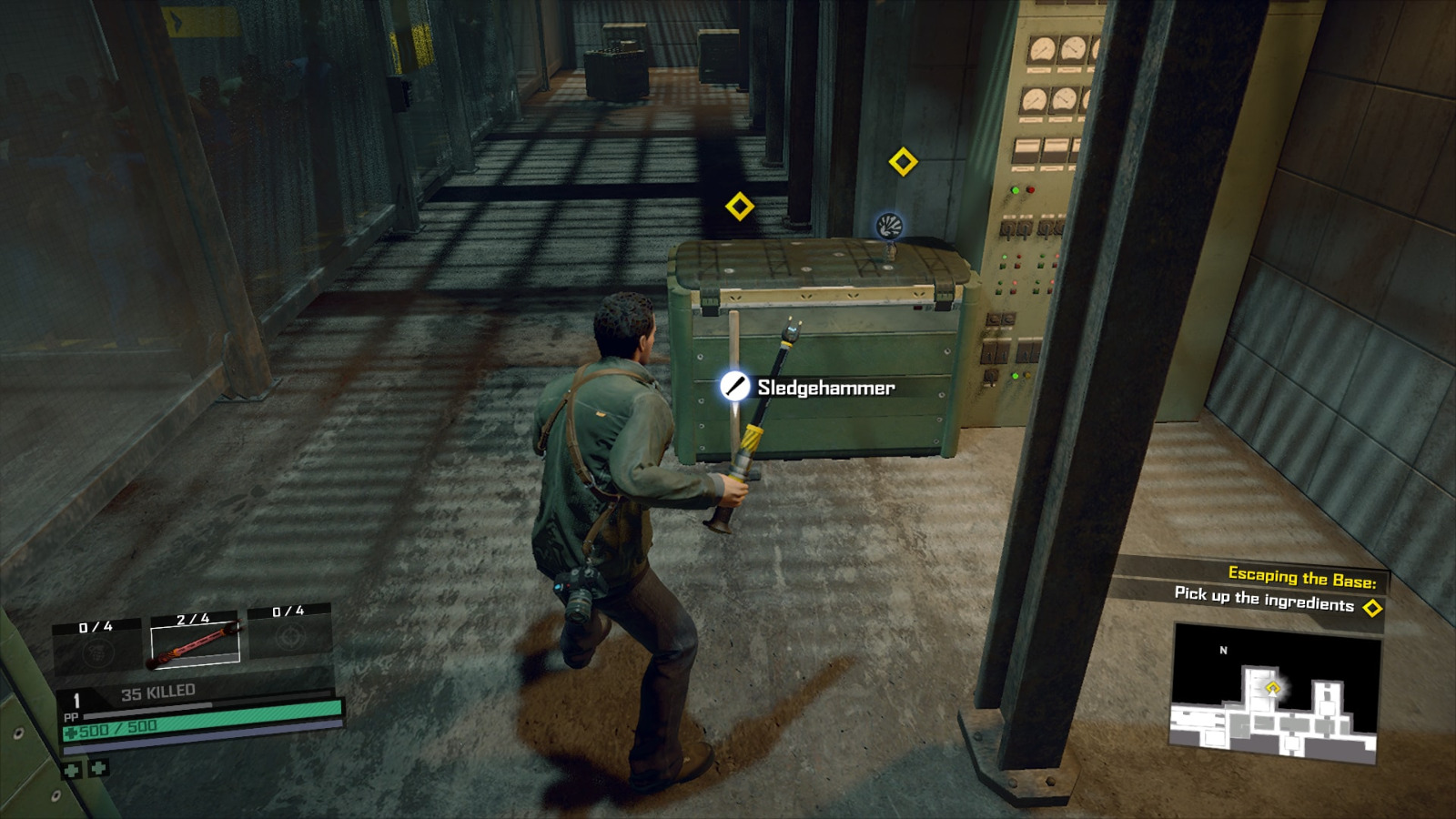Select the thrown weapon slot on the right
The width and height of the screenshot is (1456, 819).
288,638
